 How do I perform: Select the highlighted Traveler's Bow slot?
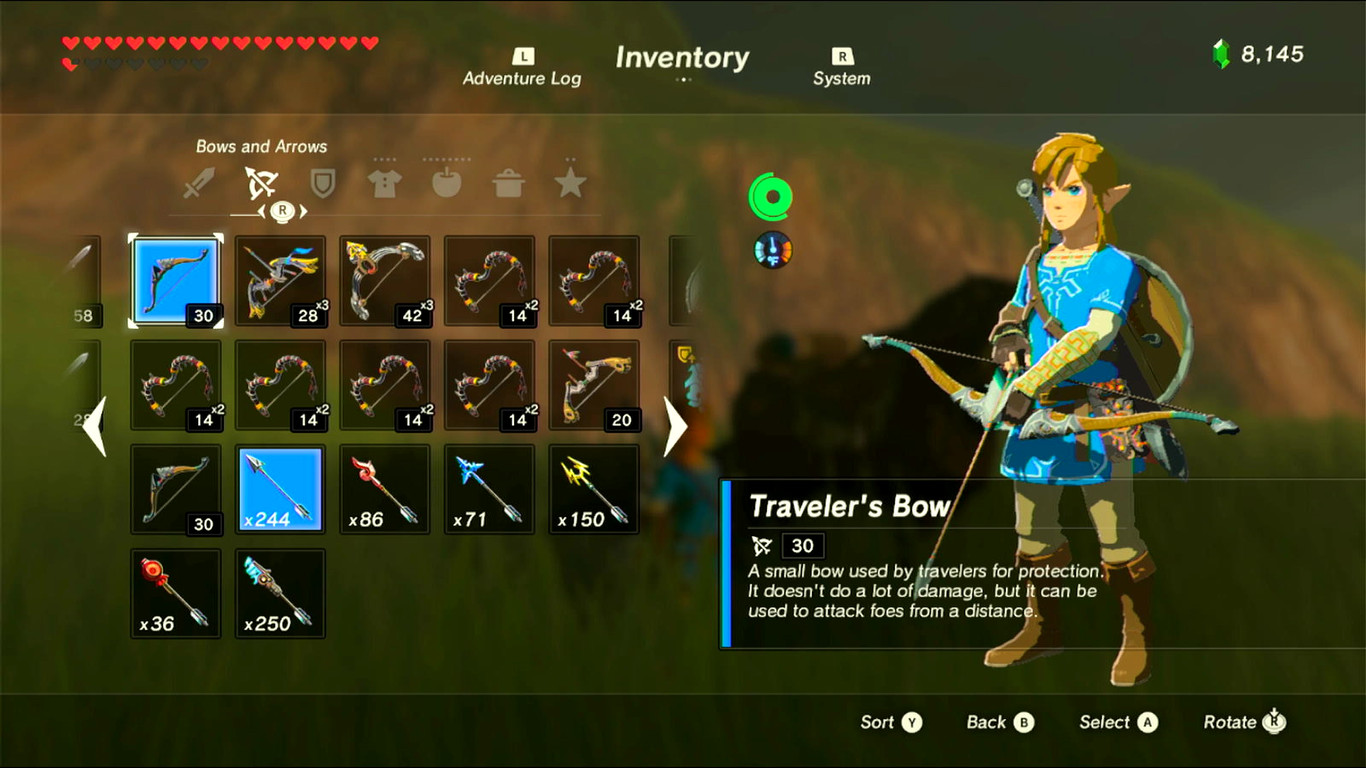175,281
